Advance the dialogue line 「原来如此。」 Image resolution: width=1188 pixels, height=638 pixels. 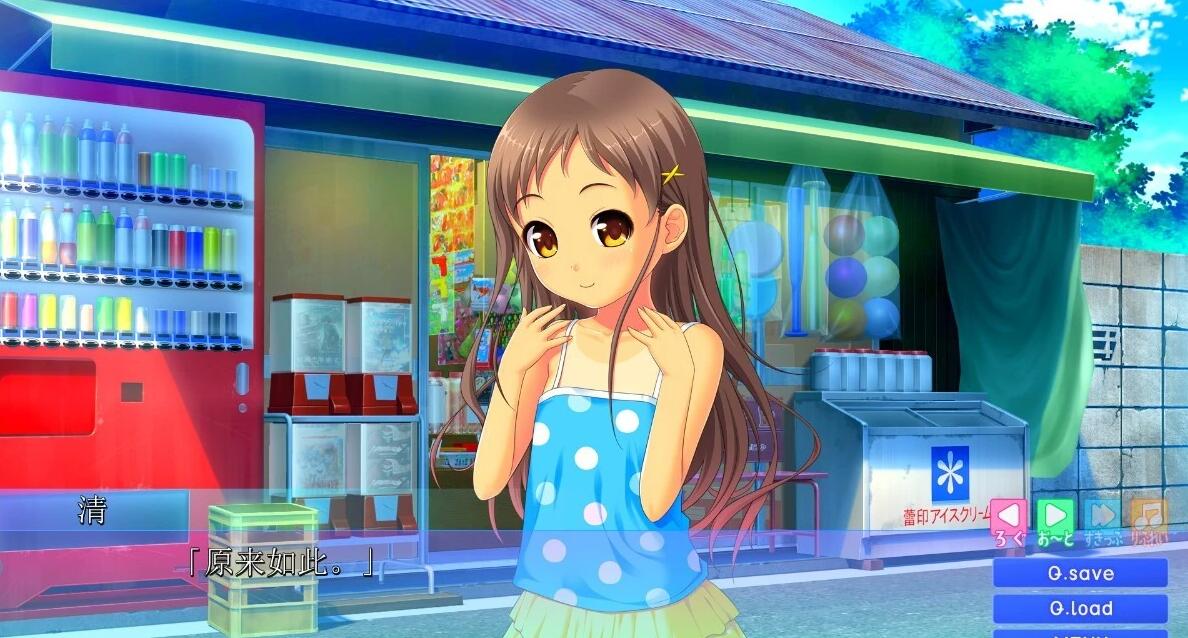tap(281, 563)
